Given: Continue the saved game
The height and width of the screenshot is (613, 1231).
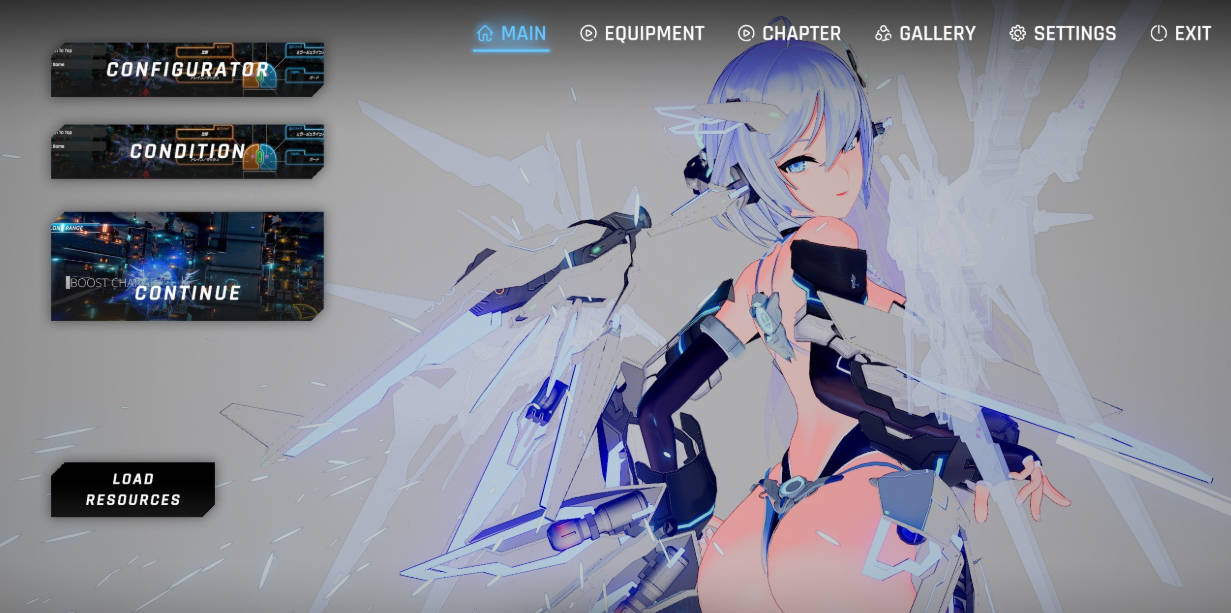Looking at the screenshot, I should coord(187,266).
